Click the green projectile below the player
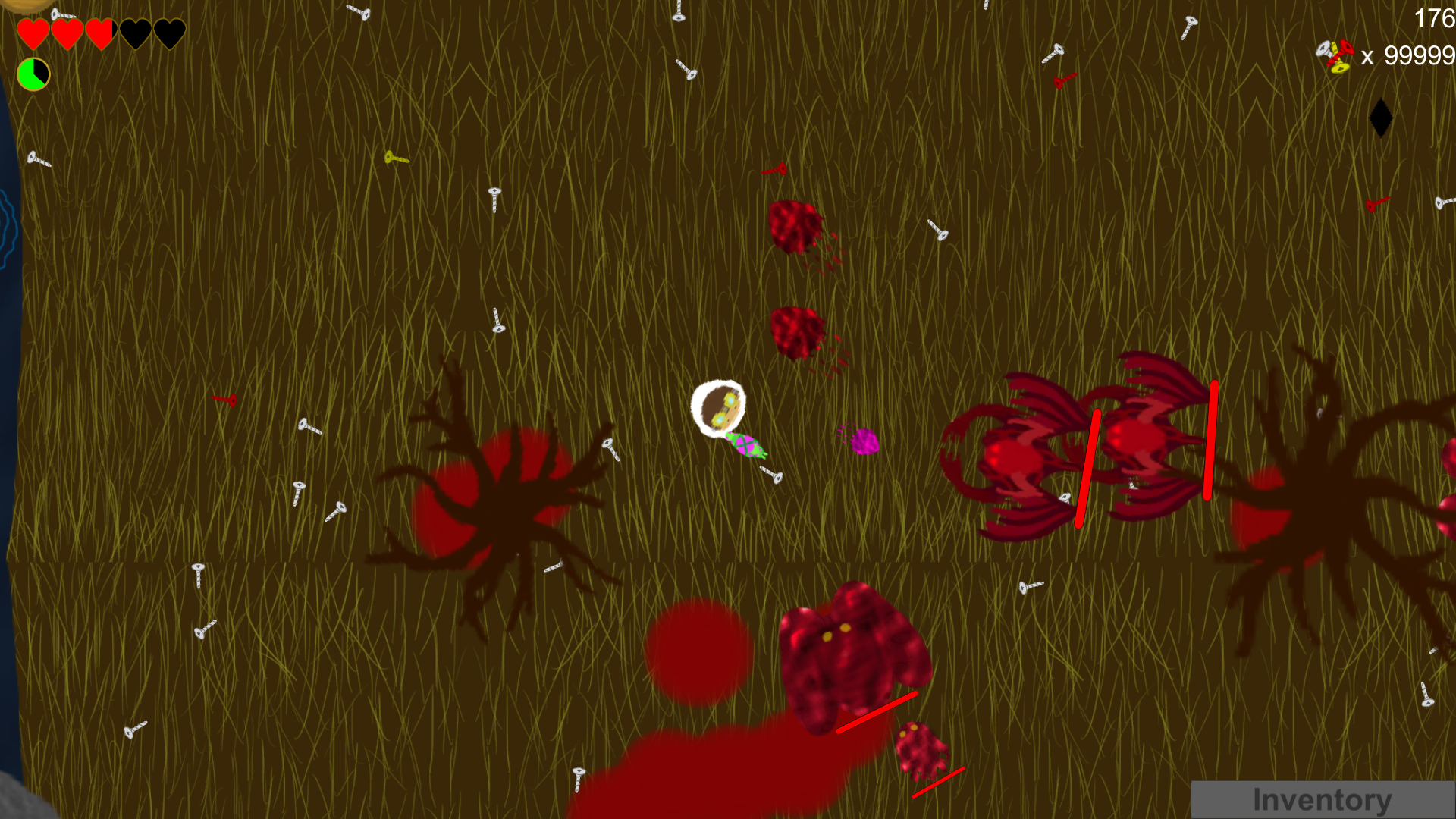Viewport: 1456px width, 819px height. 745,444
